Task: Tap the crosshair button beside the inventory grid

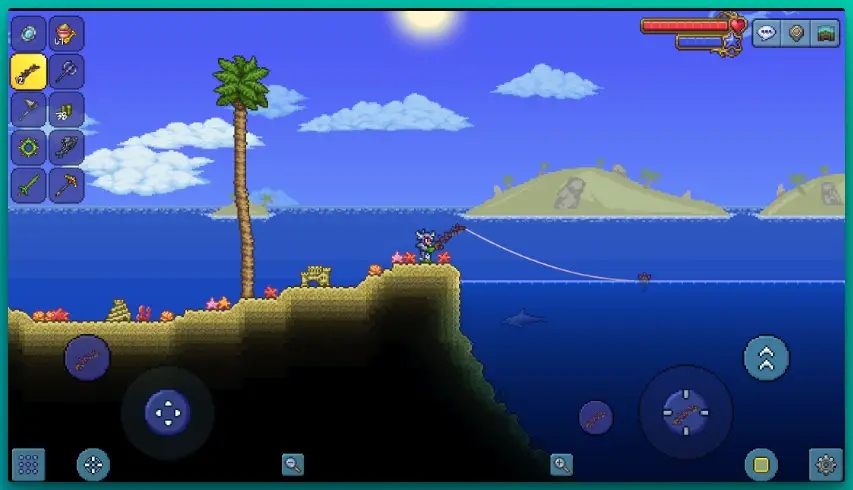Action: (x=94, y=464)
